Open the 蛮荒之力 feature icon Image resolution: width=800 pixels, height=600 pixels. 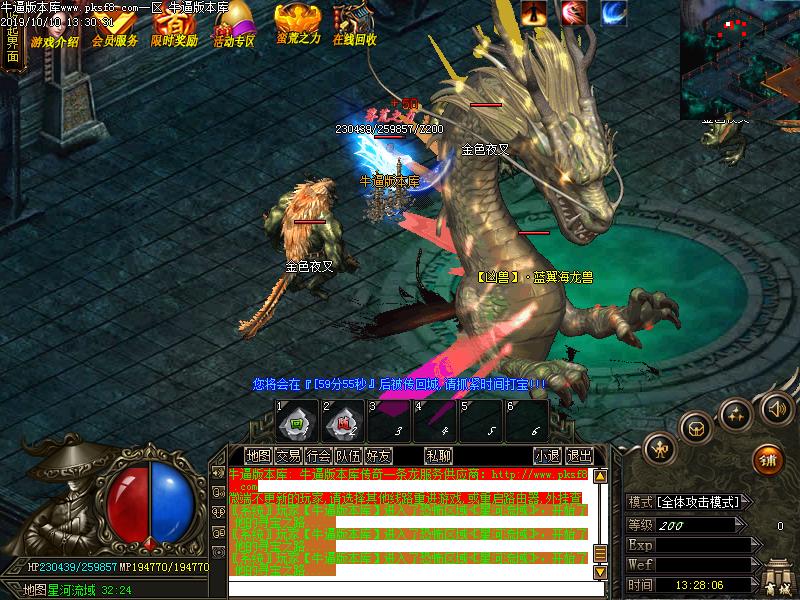(297, 24)
